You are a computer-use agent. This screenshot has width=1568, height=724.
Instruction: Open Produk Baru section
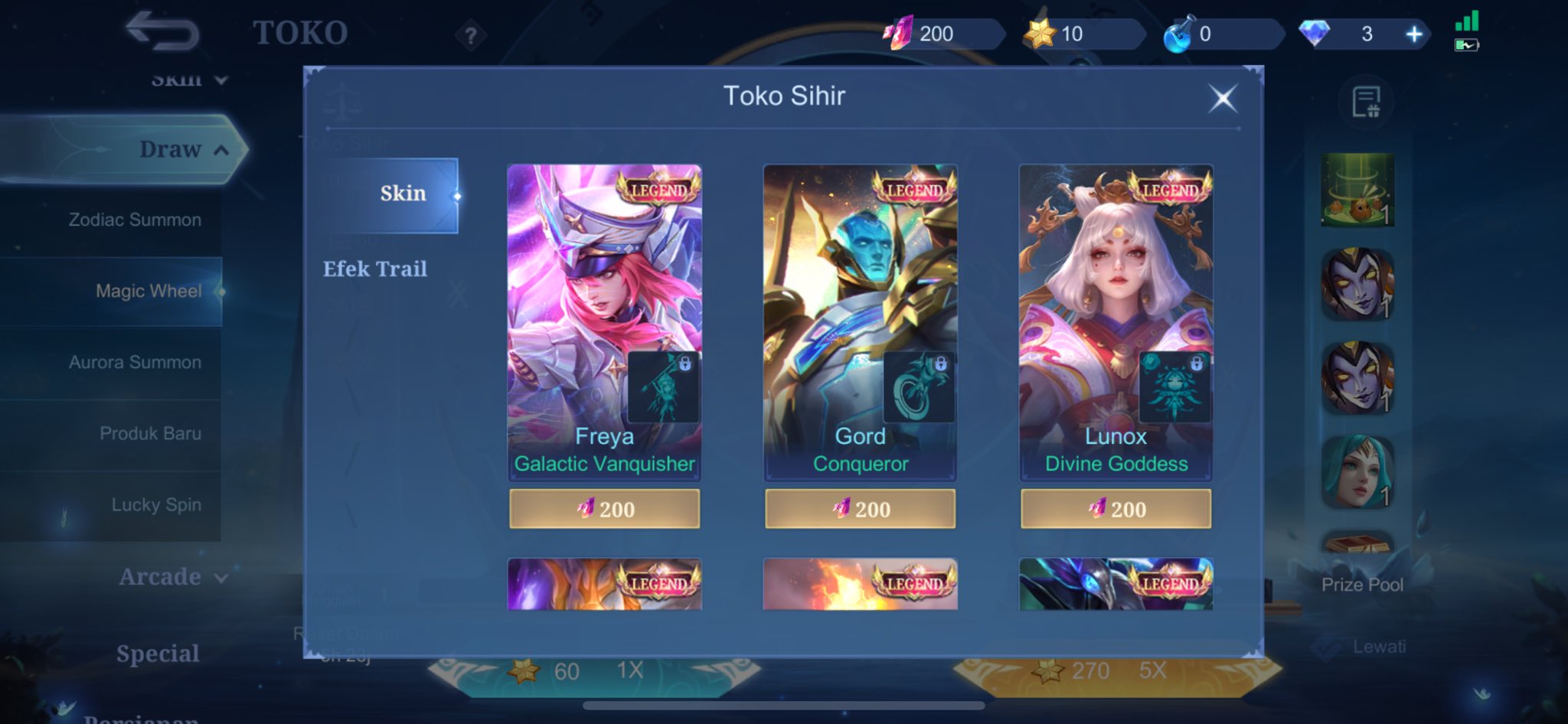click(150, 433)
